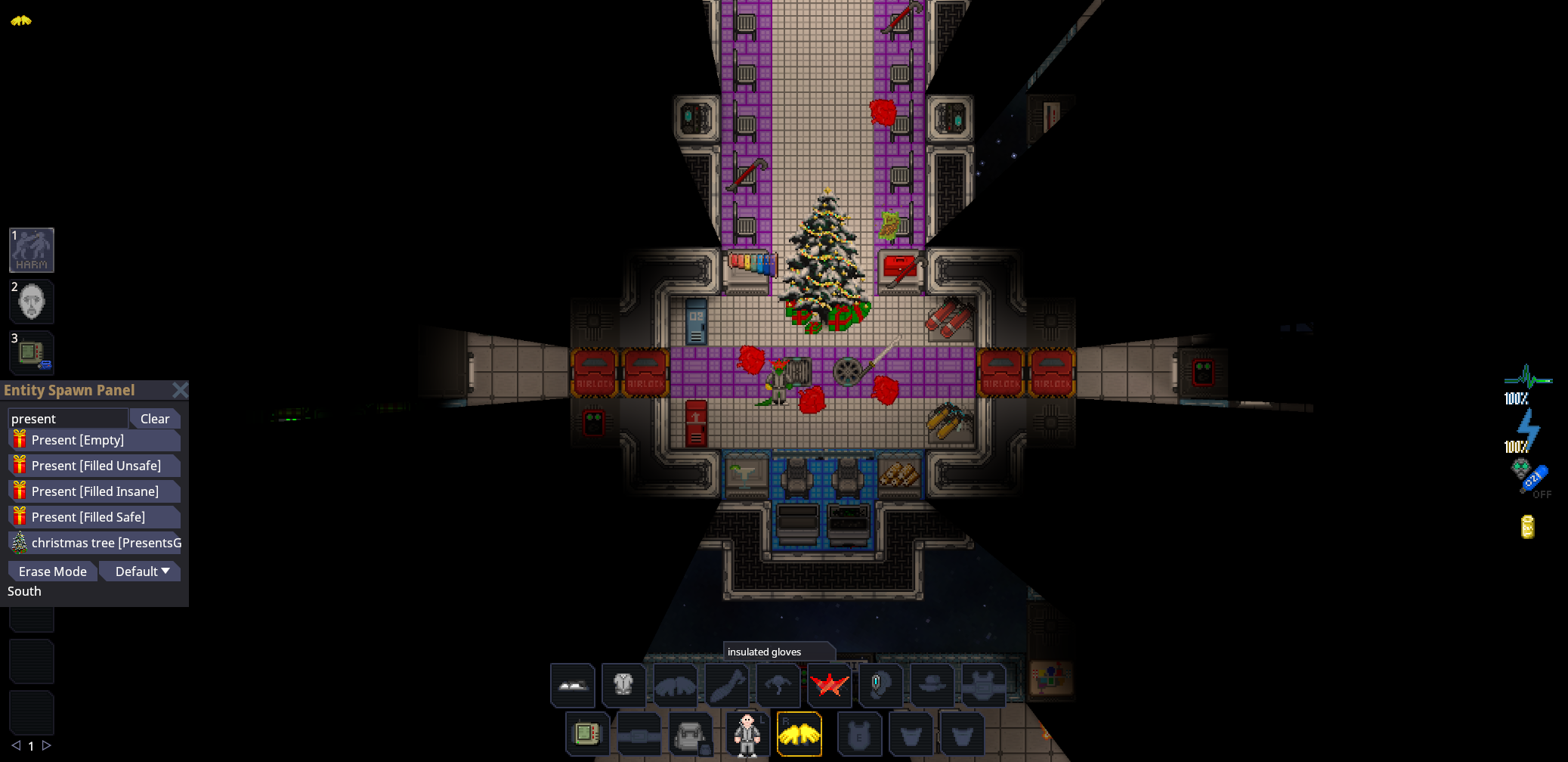Advance to next page with right arrow

pyautogui.click(x=47, y=745)
